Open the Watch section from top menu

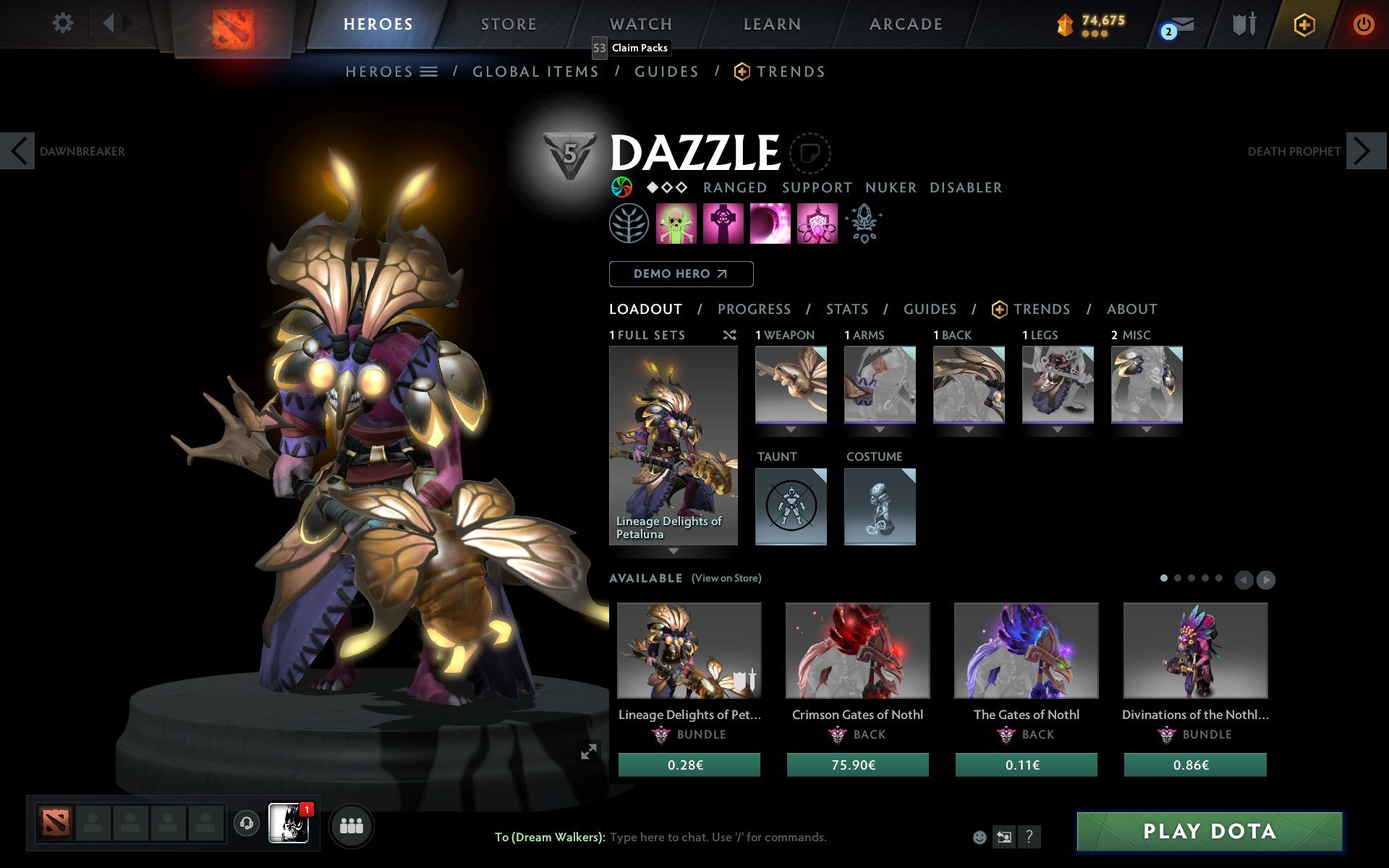(x=640, y=24)
